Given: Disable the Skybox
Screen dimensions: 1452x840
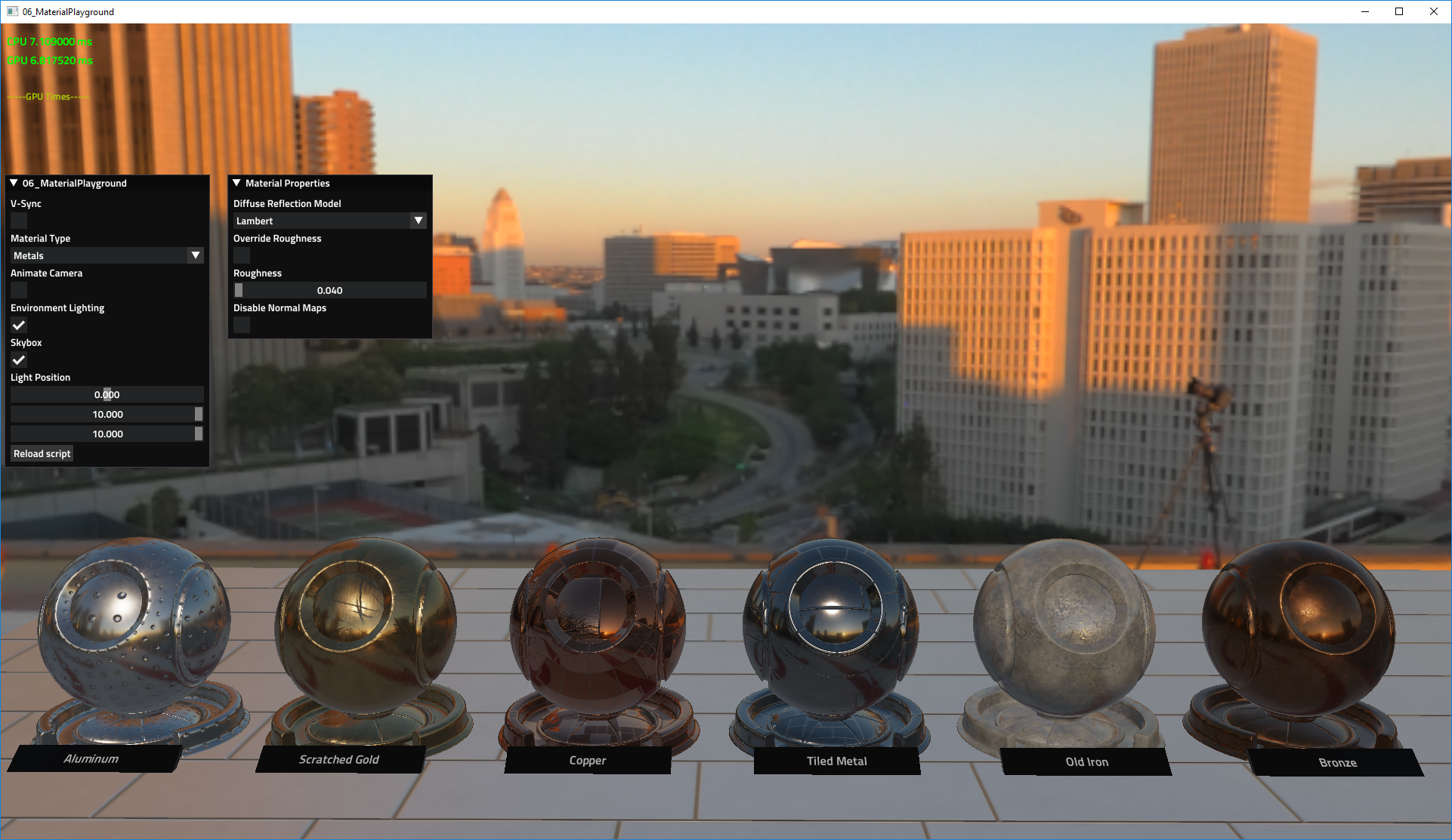Looking at the screenshot, I should pyautogui.click(x=18, y=360).
